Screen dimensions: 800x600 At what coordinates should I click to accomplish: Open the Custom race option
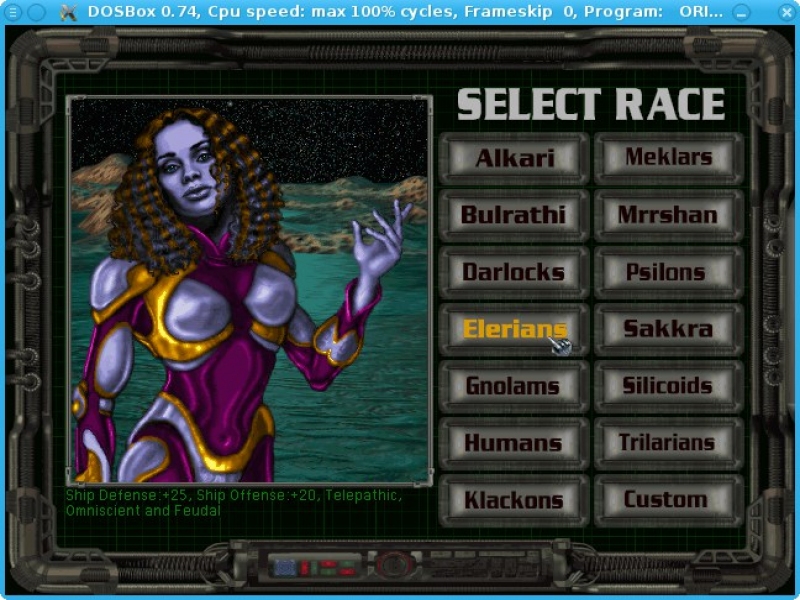pyautogui.click(x=668, y=500)
